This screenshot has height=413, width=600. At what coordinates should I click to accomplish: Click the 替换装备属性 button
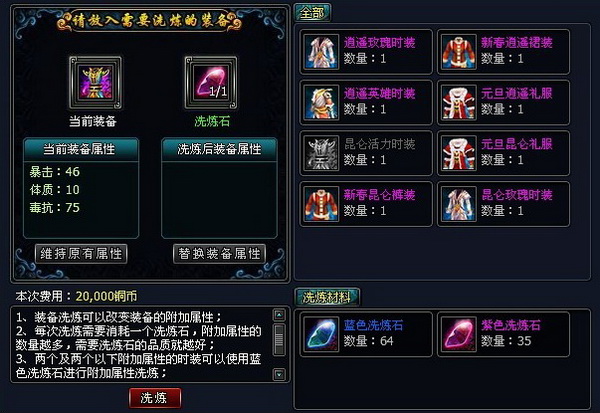pyautogui.click(x=219, y=252)
